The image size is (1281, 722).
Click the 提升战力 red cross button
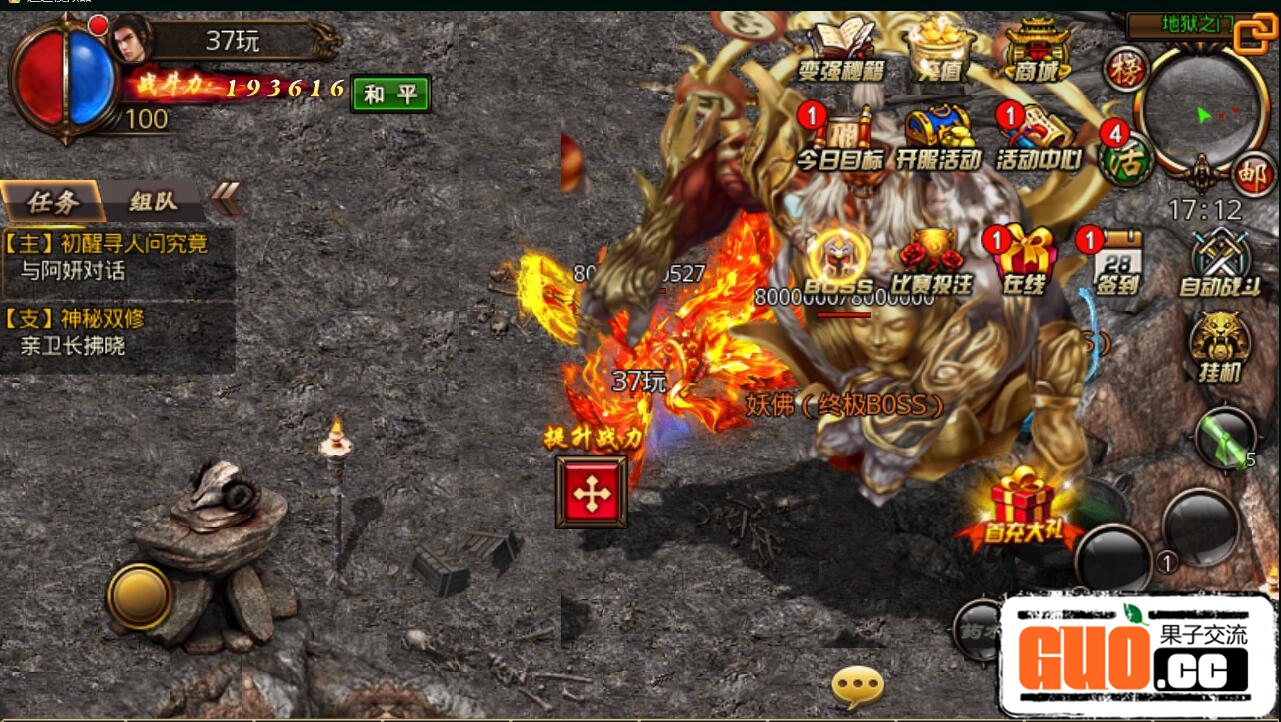tap(591, 491)
